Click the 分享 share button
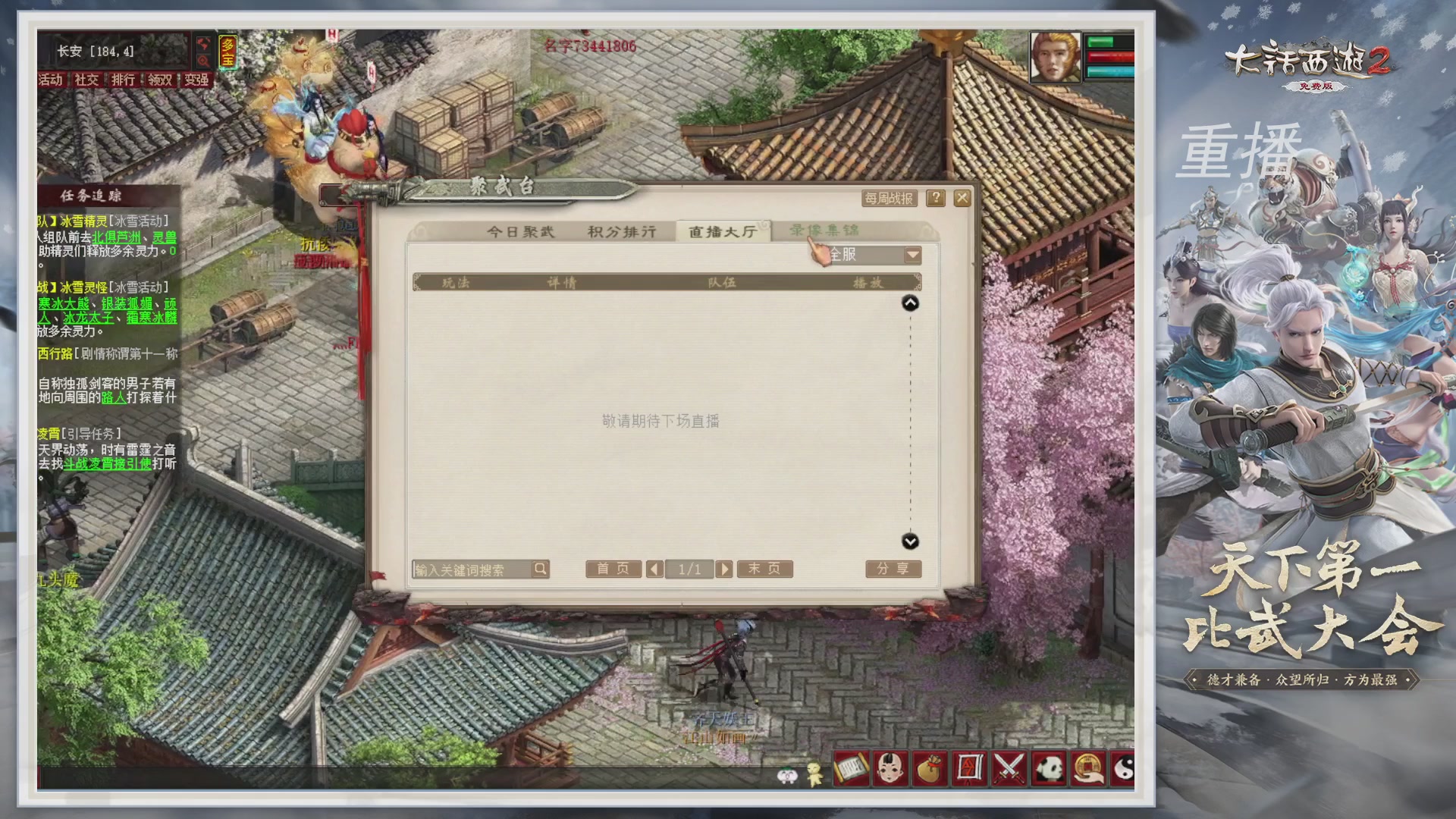Screen dimensions: 1456x819 coord(894,568)
